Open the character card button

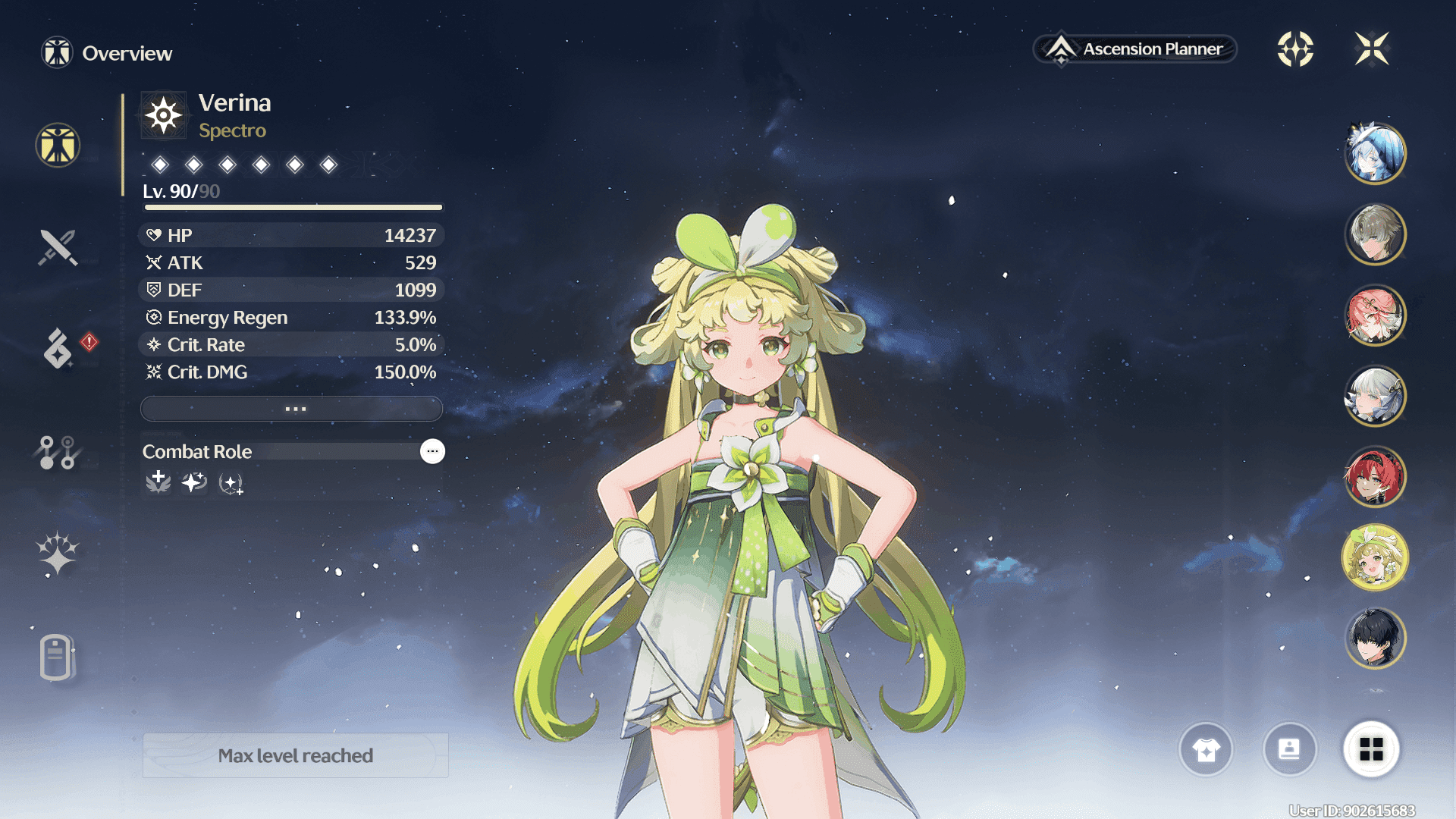click(x=1289, y=749)
